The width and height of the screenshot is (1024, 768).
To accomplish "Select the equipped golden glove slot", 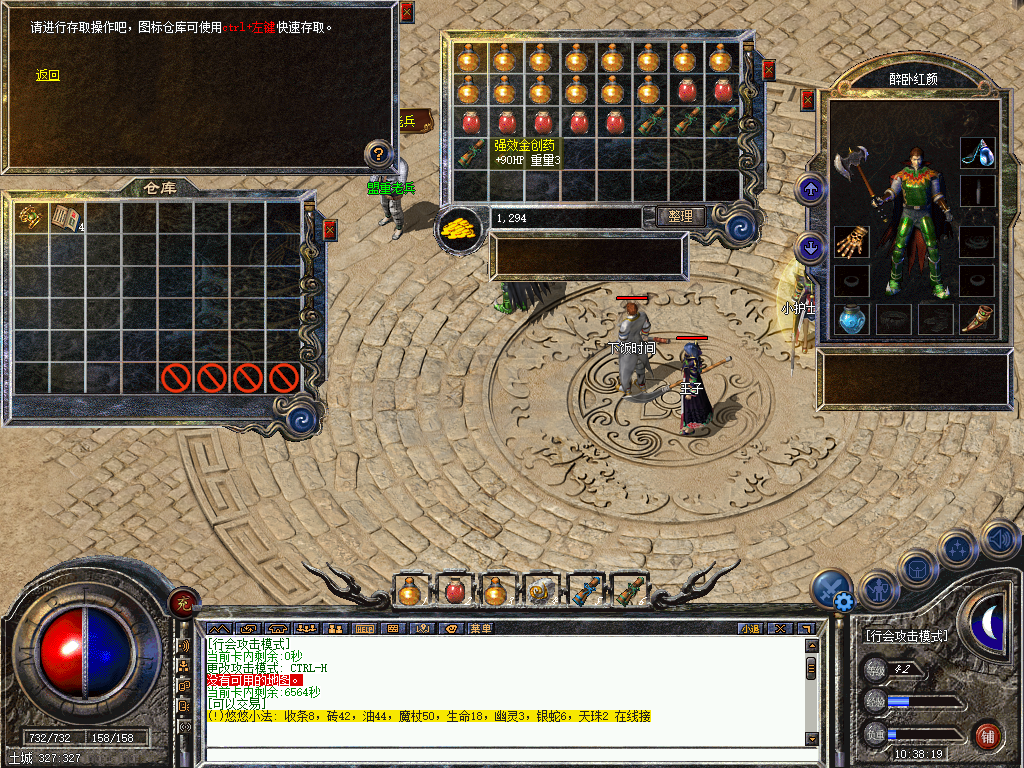I will [x=852, y=242].
